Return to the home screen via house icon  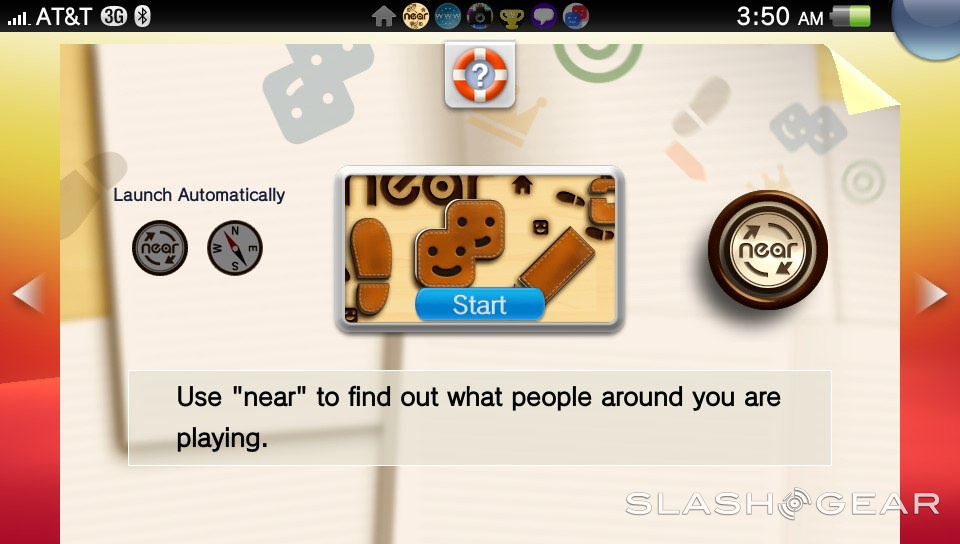[383, 16]
